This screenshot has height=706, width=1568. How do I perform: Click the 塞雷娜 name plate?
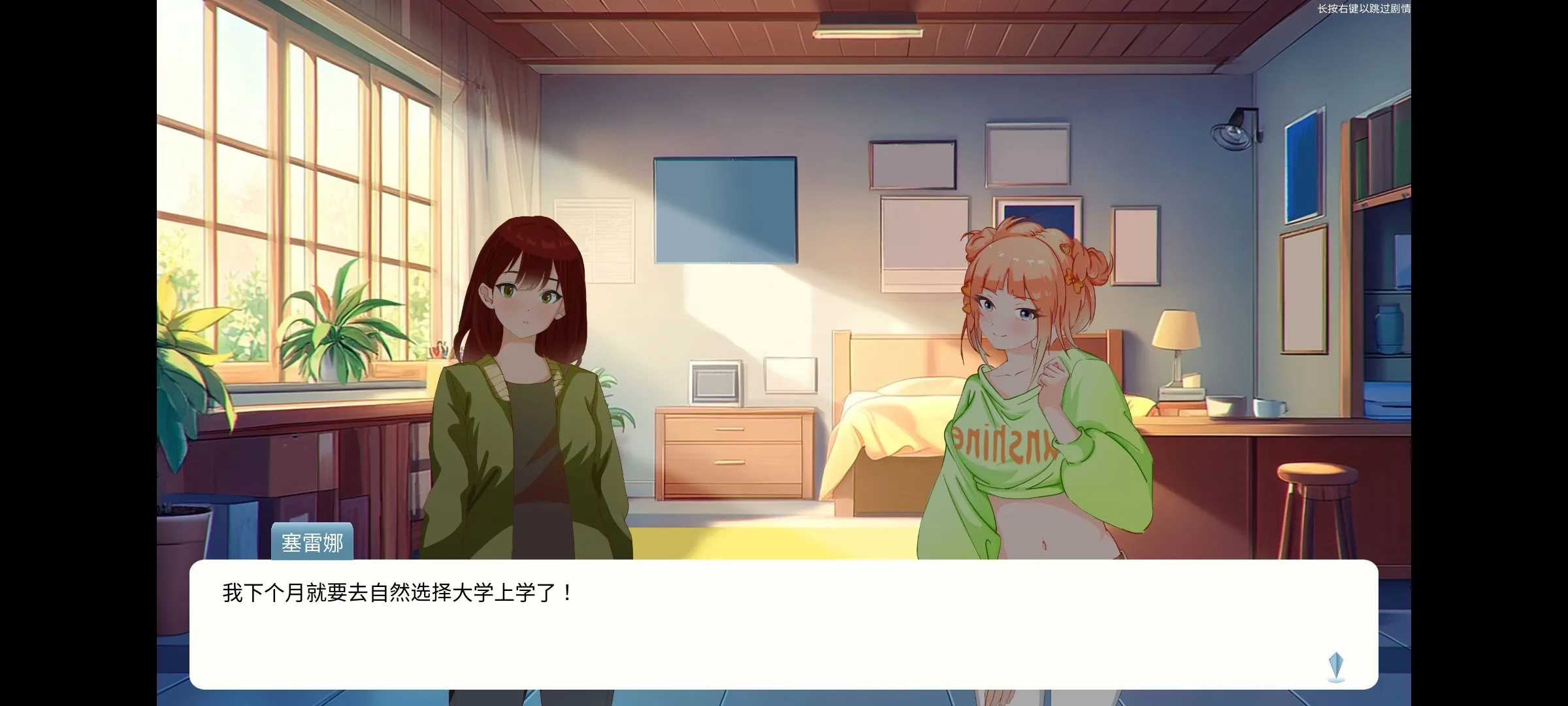click(312, 542)
